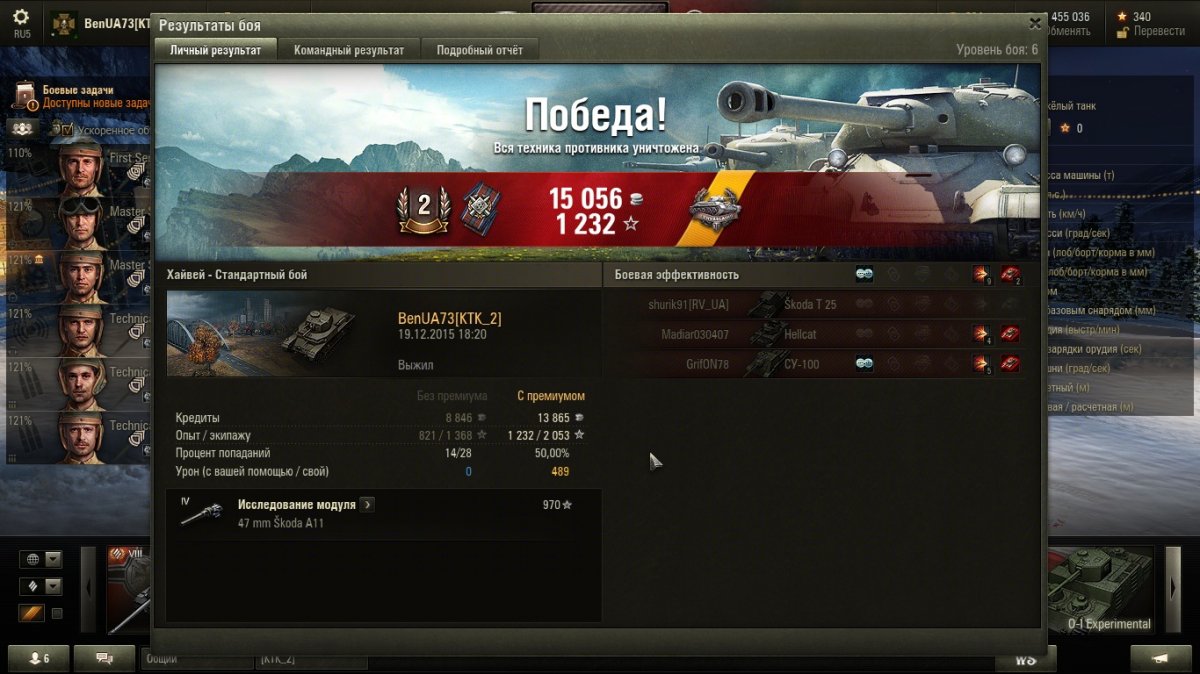This screenshot has width=1200, height=674.
Task: Click the Перевести free experience button
Action: pyautogui.click(x=1151, y=31)
